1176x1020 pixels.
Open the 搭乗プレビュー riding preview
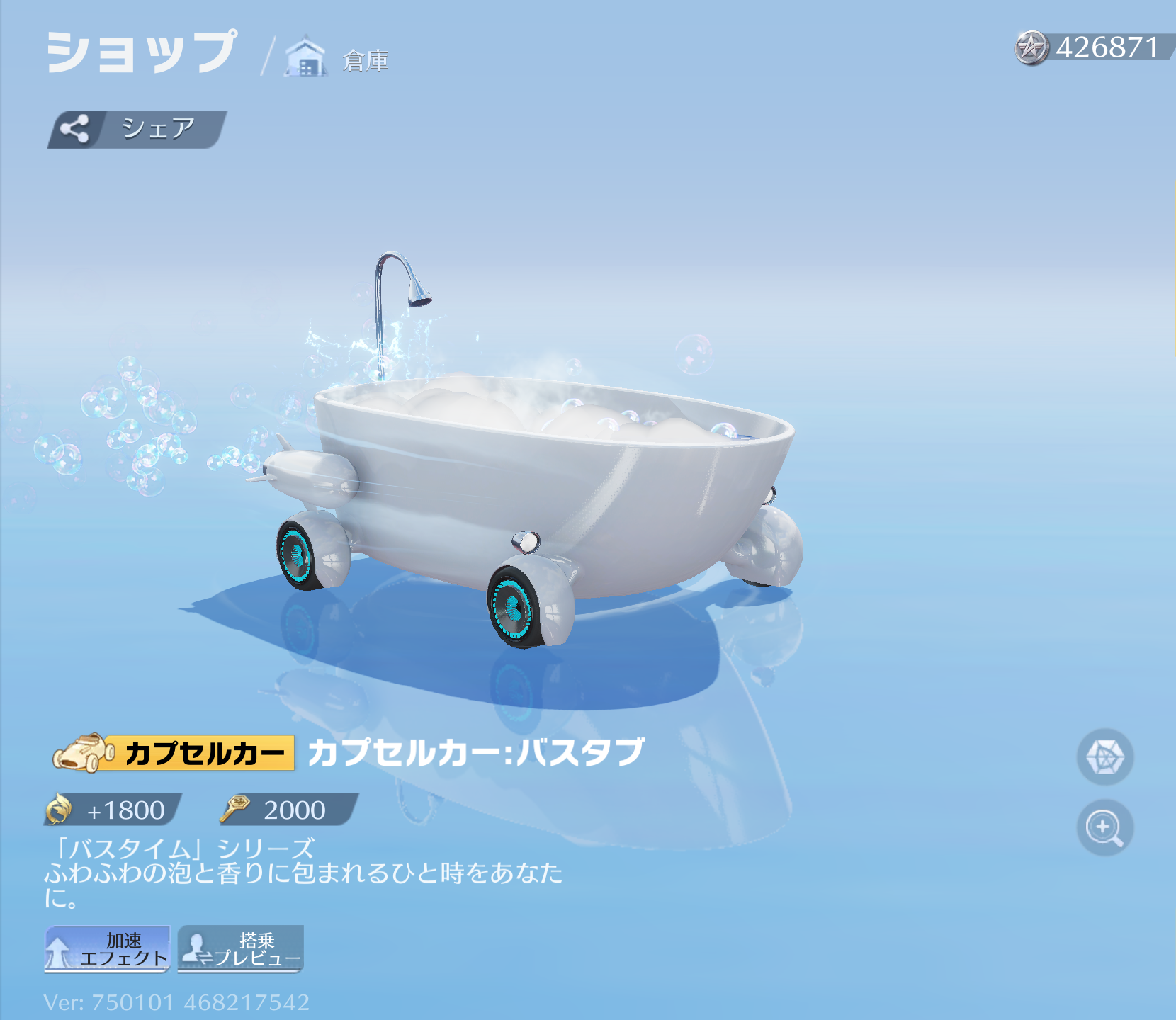pyautogui.click(x=241, y=949)
